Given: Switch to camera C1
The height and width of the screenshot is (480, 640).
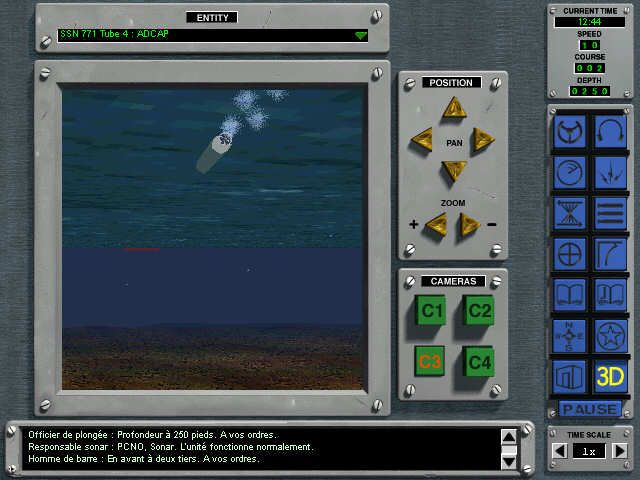Looking at the screenshot, I should pos(432,311).
